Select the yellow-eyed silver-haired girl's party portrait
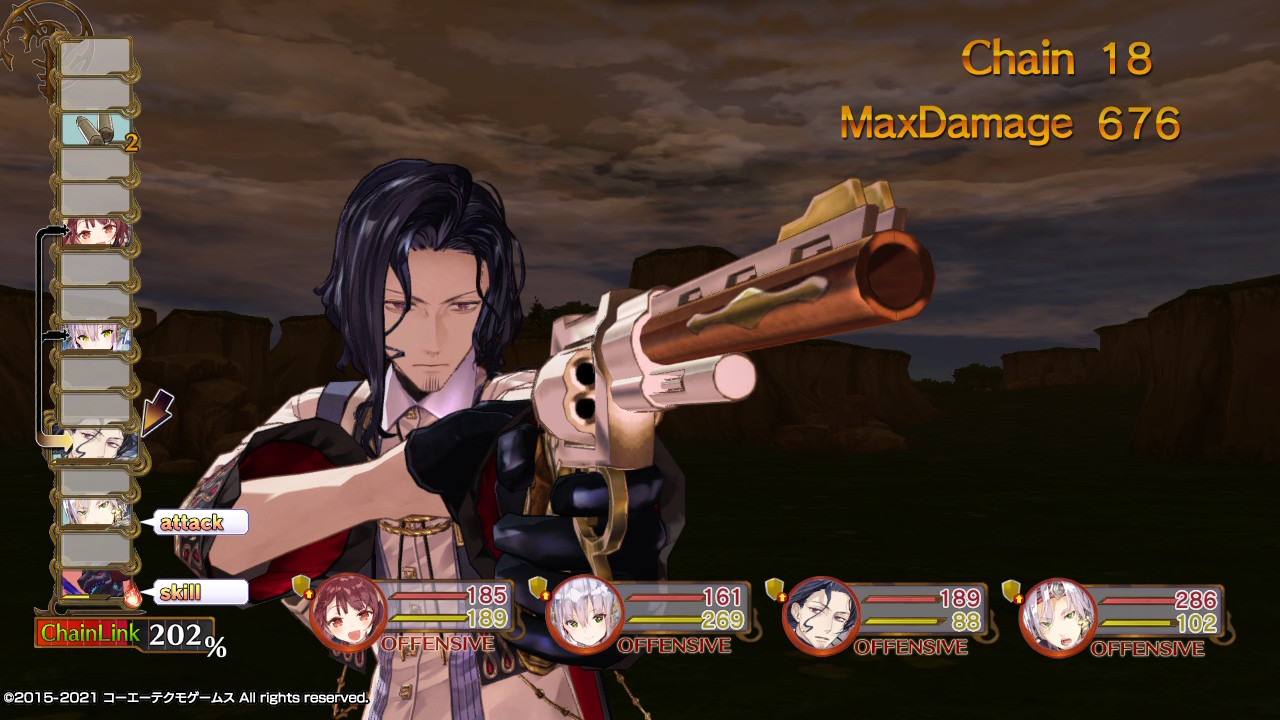This screenshot has width=1280, height=720. [585, 611]
